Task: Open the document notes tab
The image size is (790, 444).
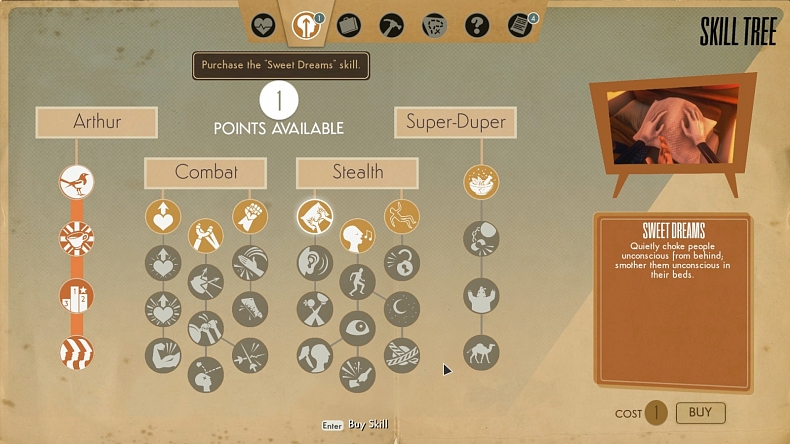Action: [520, 24]
